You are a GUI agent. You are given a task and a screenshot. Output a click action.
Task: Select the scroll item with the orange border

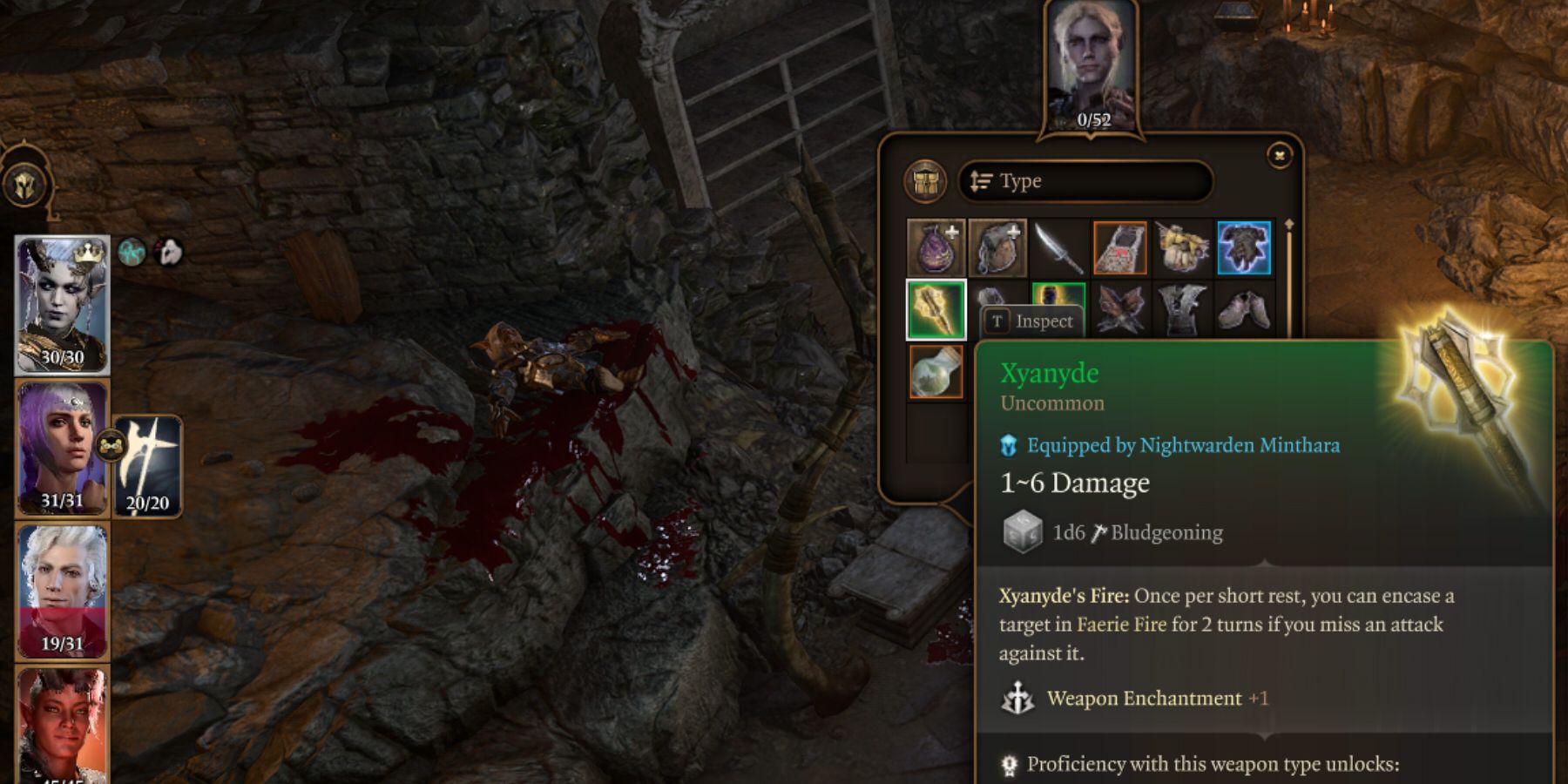[1121, 247]
